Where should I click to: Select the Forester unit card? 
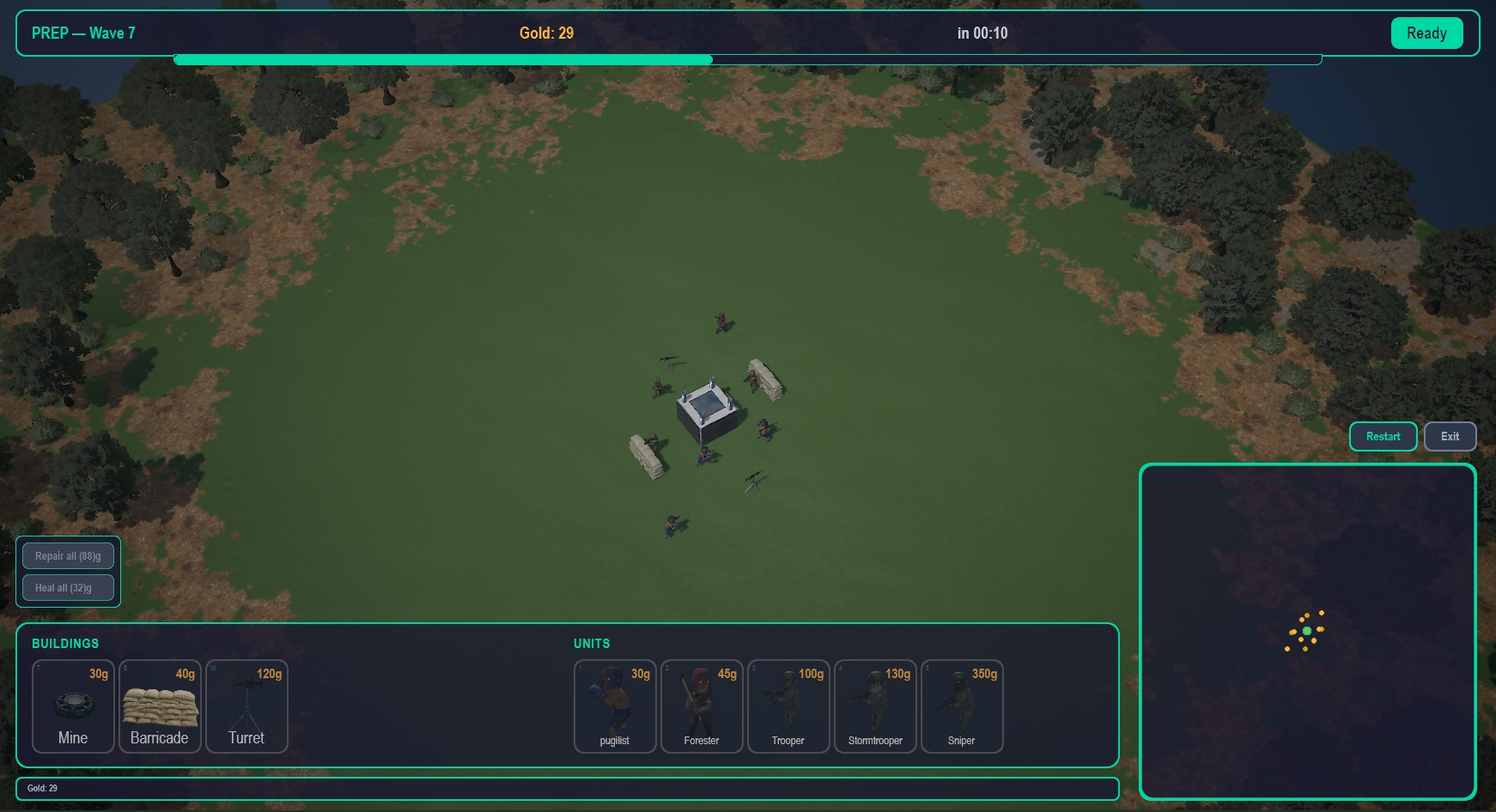coord(702,706)
